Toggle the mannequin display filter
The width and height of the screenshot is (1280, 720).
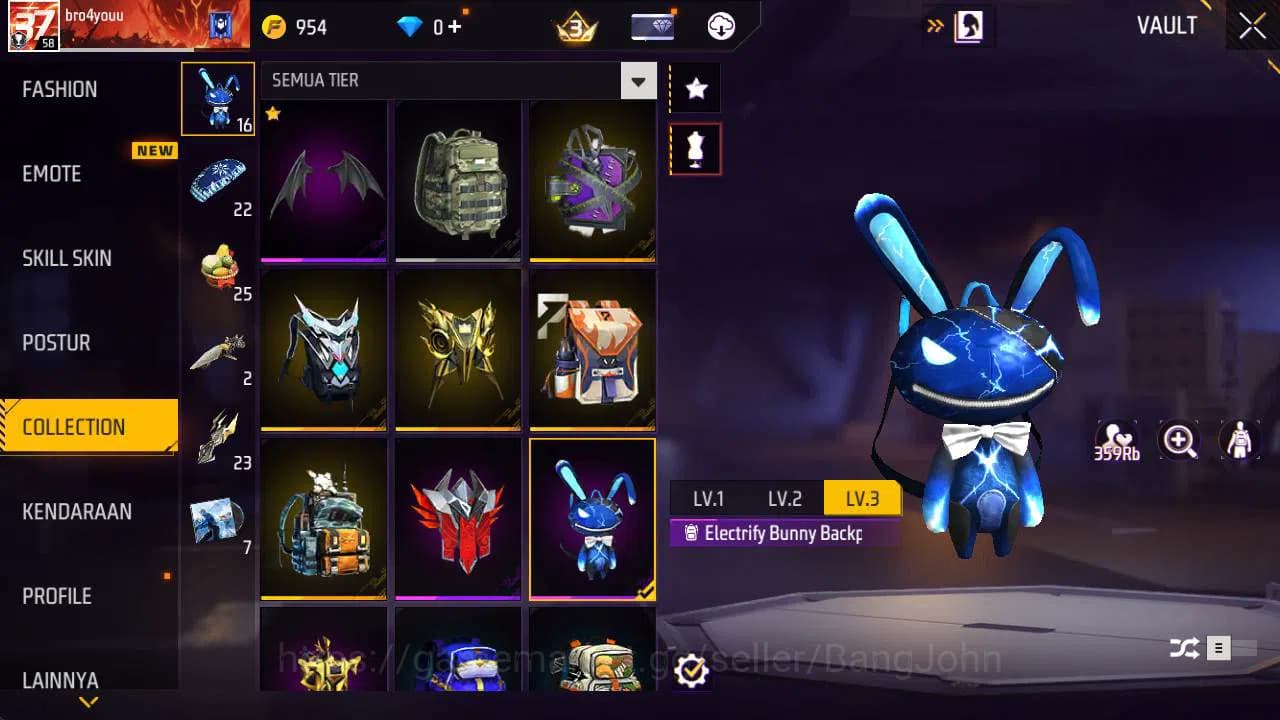point(695,148)
